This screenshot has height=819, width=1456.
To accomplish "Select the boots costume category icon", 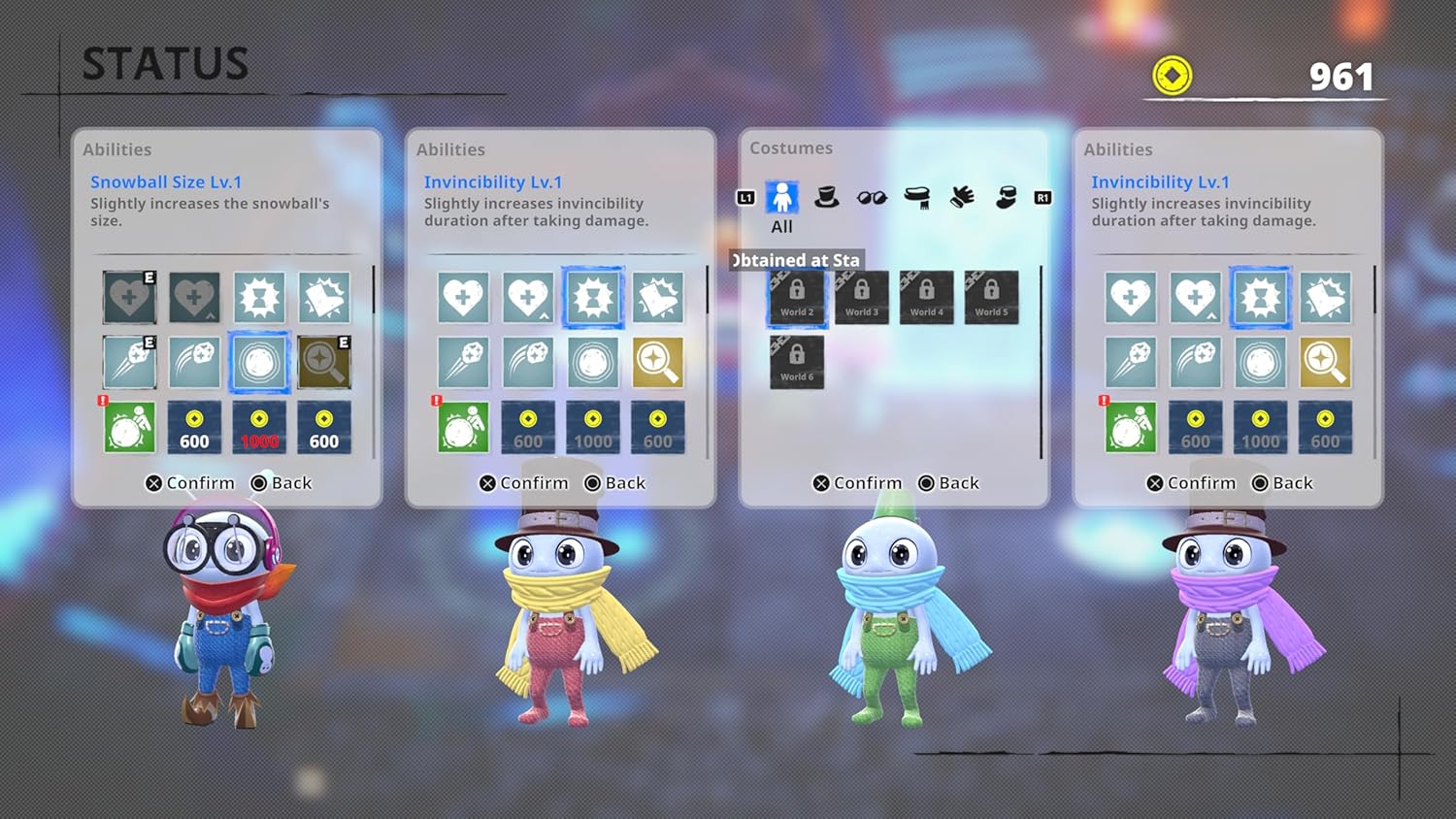I will [x=1006, y=196].
